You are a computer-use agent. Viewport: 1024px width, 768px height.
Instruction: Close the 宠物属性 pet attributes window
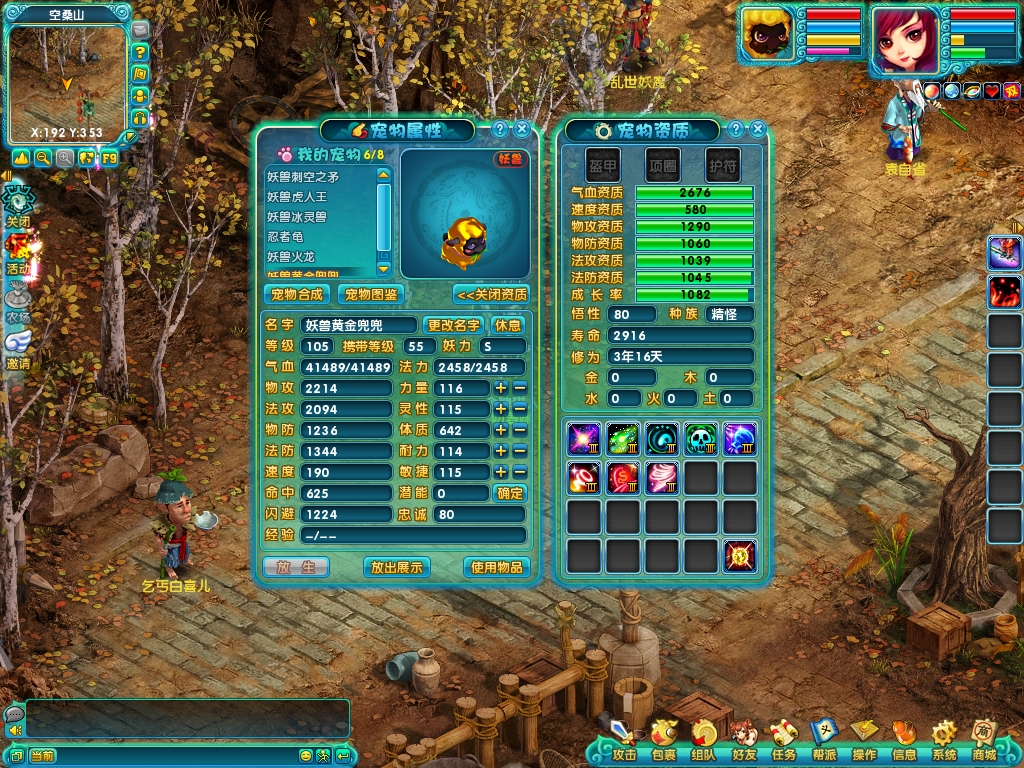(522, 129)
